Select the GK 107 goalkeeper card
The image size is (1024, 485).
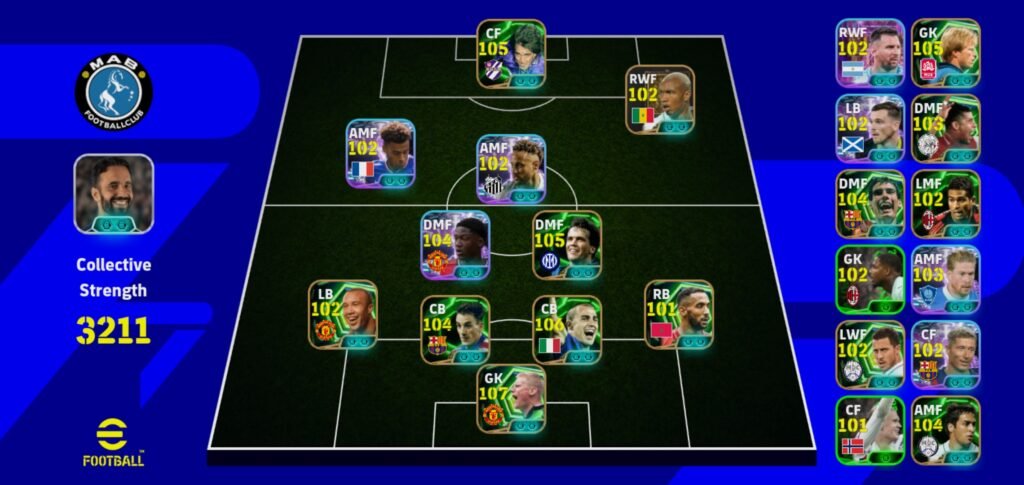click(511, 399)
